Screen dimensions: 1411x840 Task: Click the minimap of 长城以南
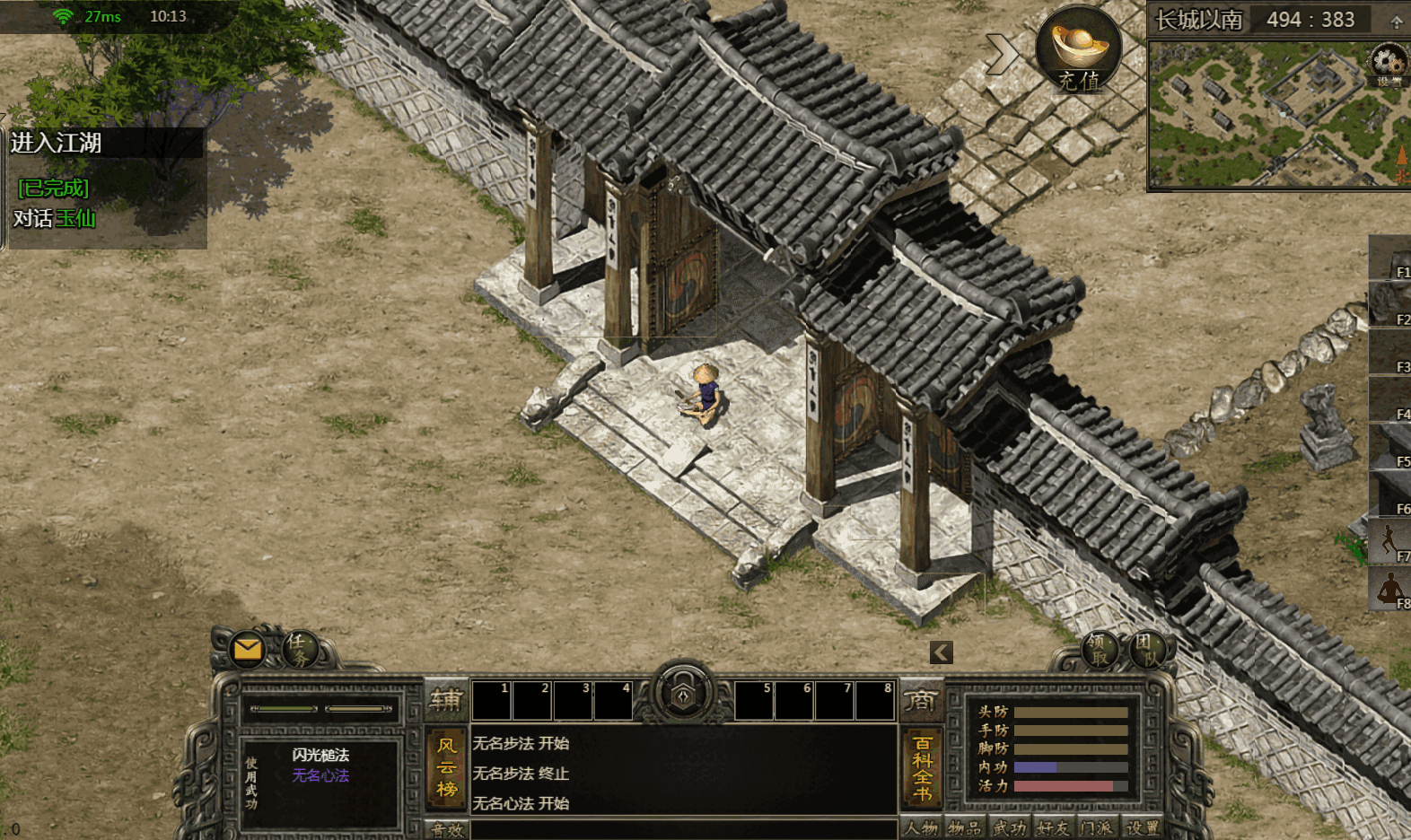(x=1275, y=115)
